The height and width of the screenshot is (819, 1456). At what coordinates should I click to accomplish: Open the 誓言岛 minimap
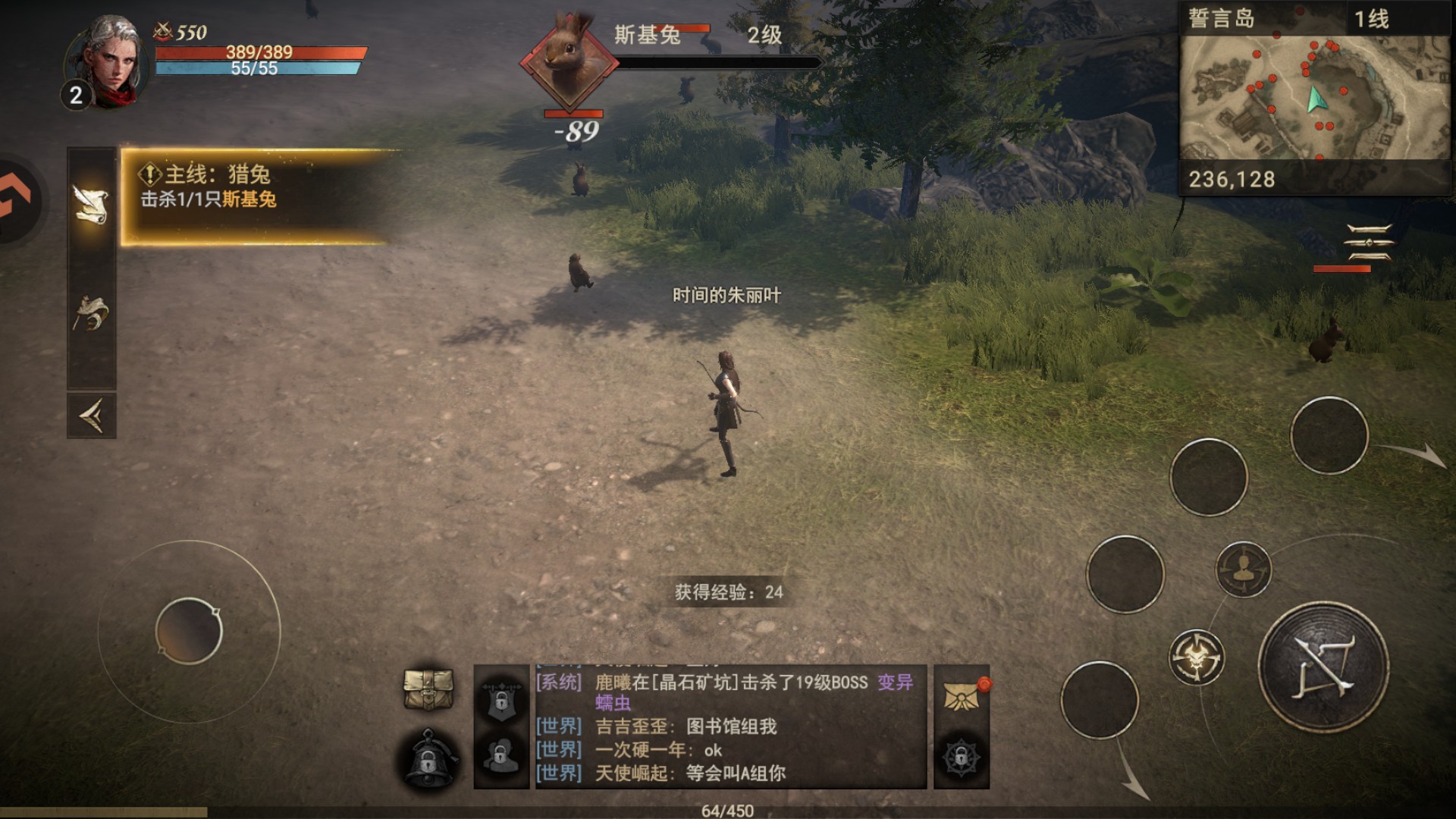coord(1314,97)
